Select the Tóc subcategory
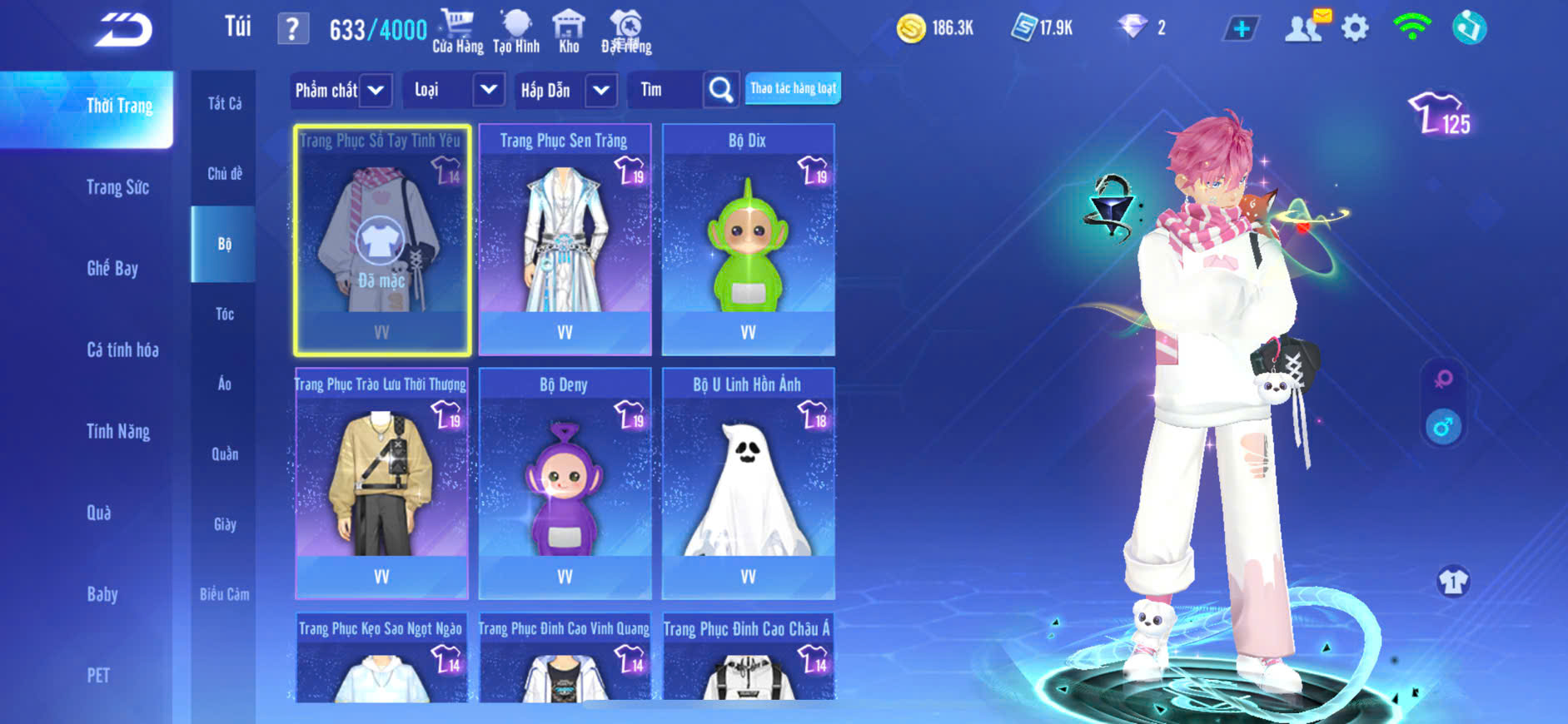The height and width of the screenshot is (724, 1568). tap(224, 314)
